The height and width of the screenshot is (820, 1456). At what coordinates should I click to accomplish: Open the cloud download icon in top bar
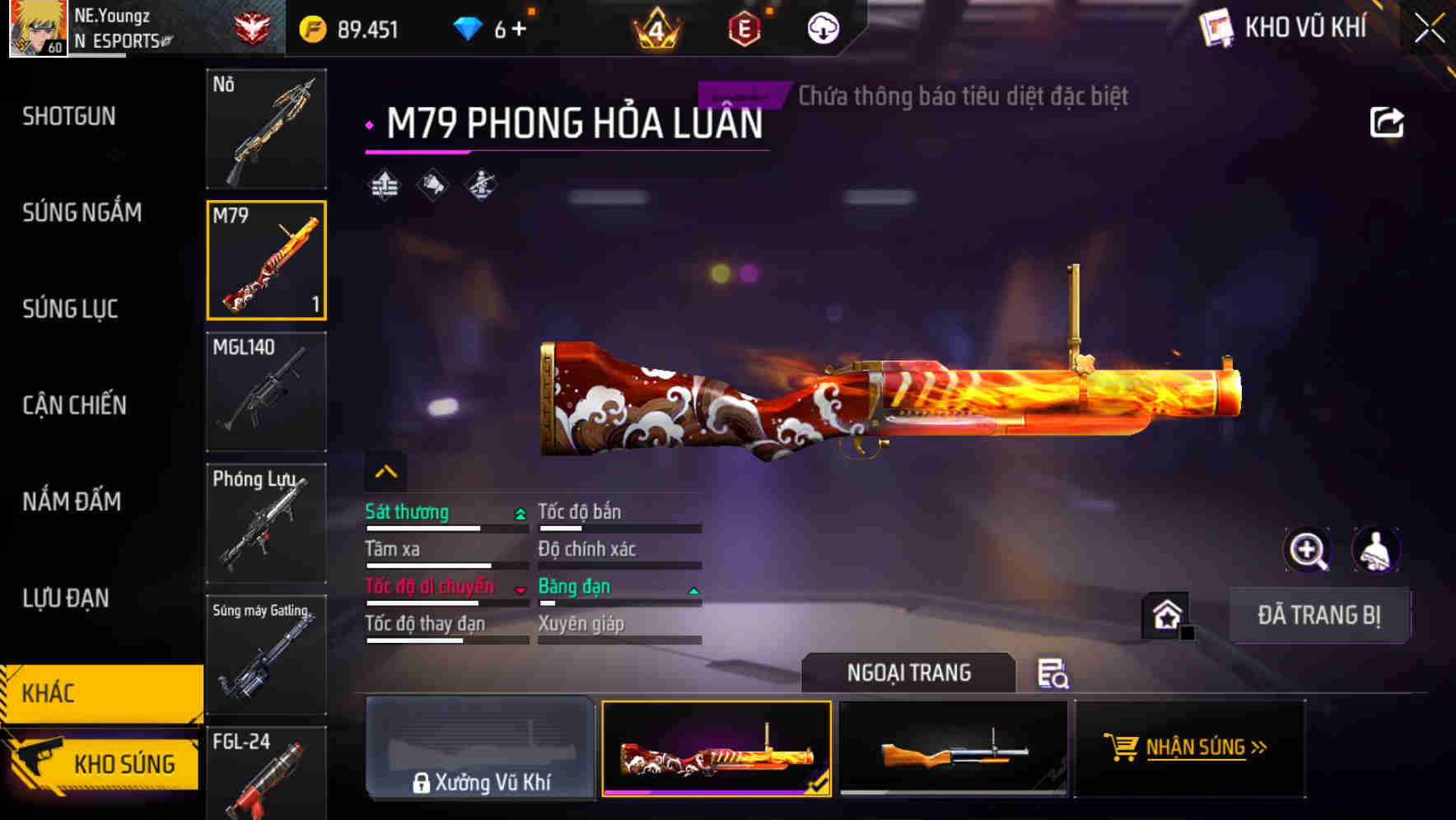(x=822, y=27)
